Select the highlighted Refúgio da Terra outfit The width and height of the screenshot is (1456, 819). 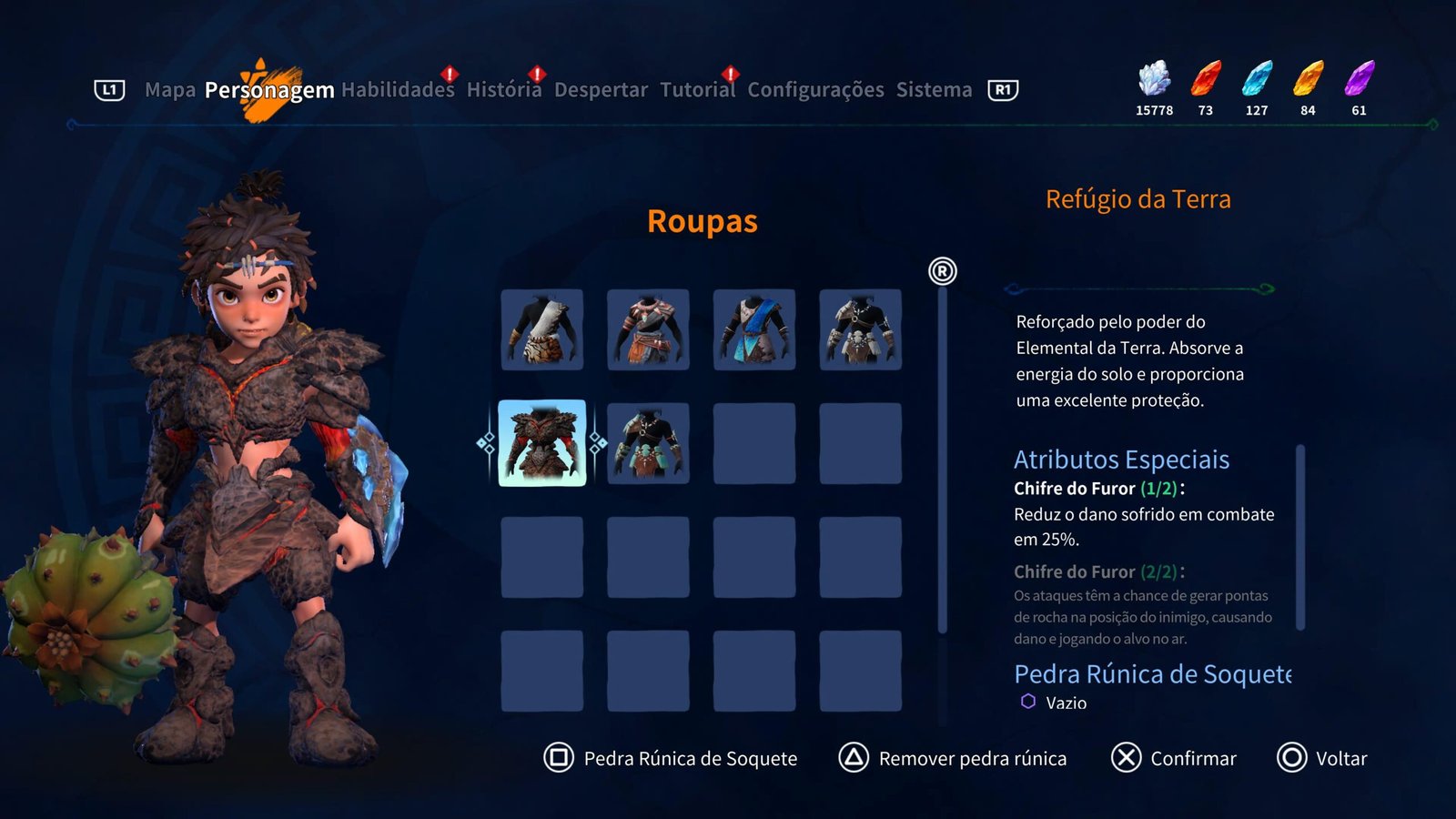[542, 443]
